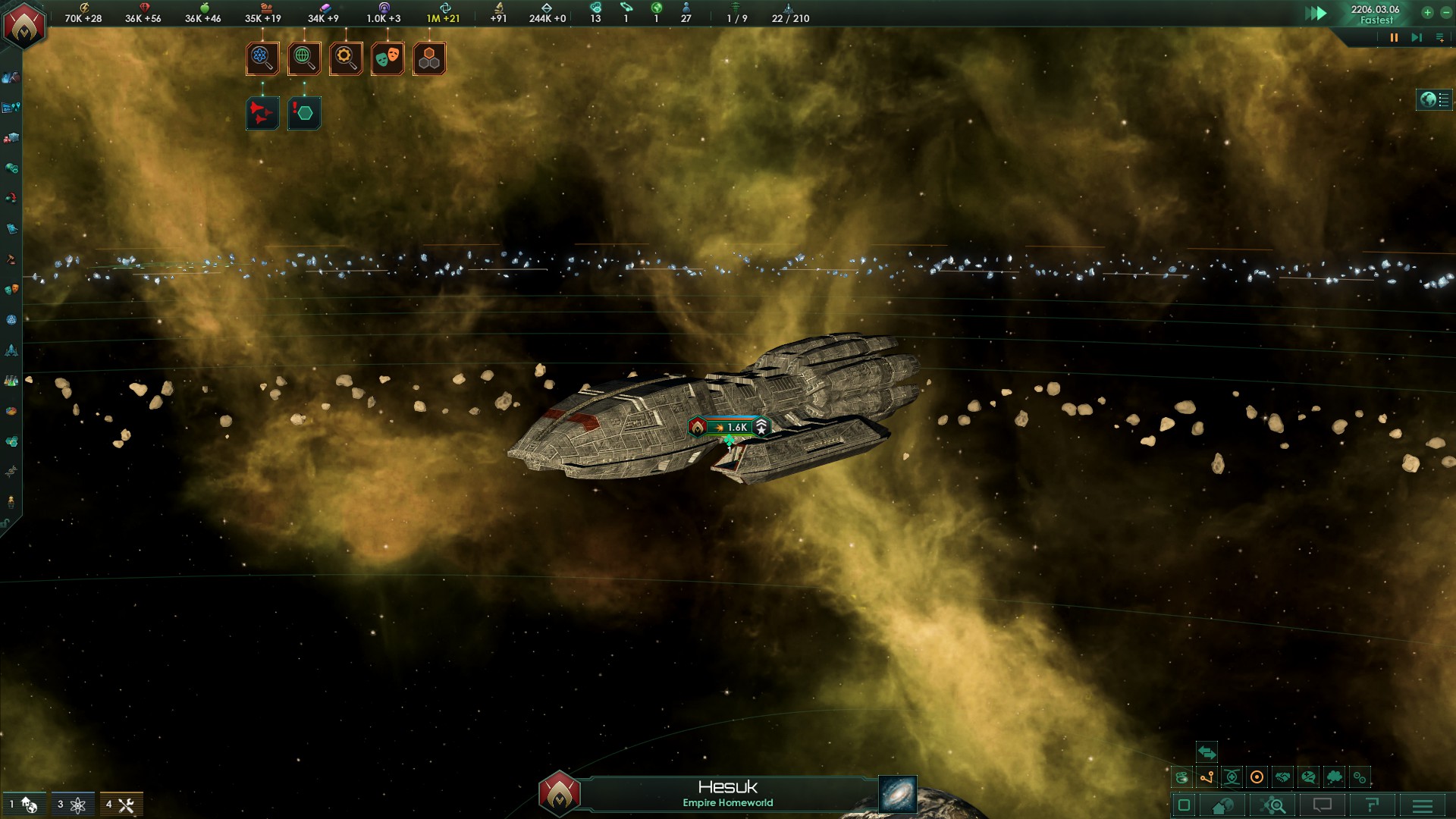Open the empire emblem government panel
Screen dimensions: 1456x819
coord(24,26)
